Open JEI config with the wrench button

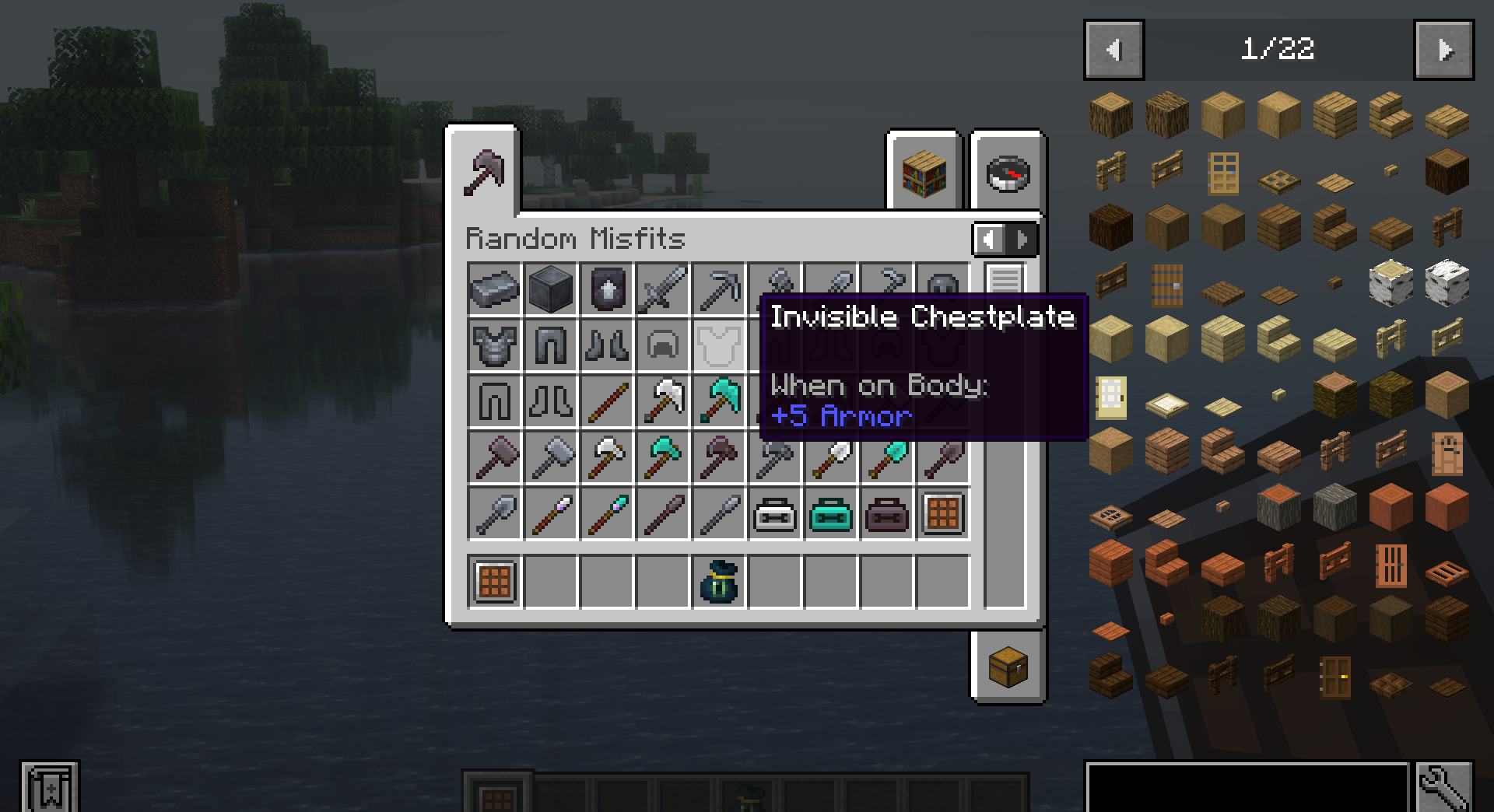pos(1444,787)
